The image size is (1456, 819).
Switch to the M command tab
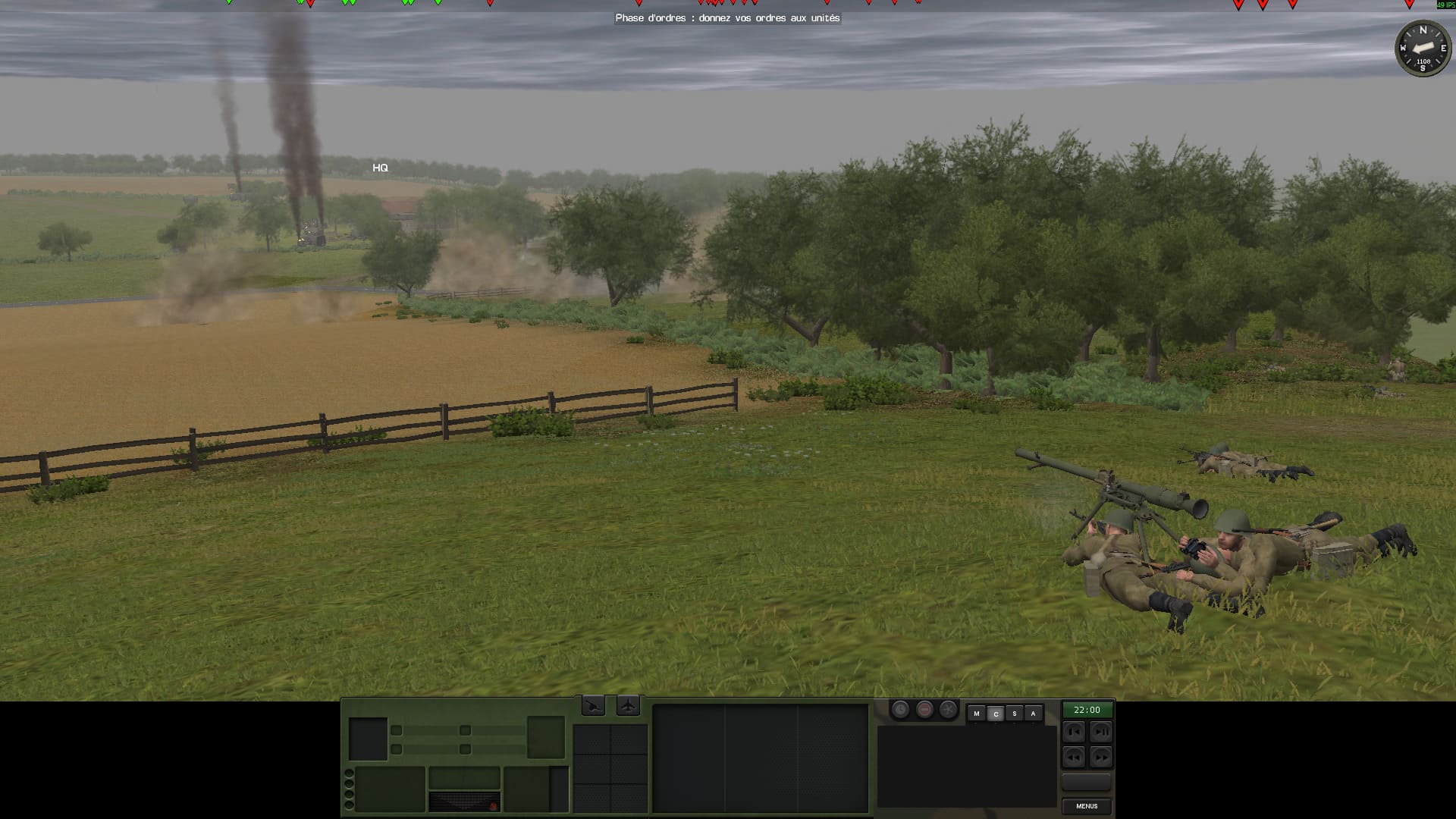point(977,714)
